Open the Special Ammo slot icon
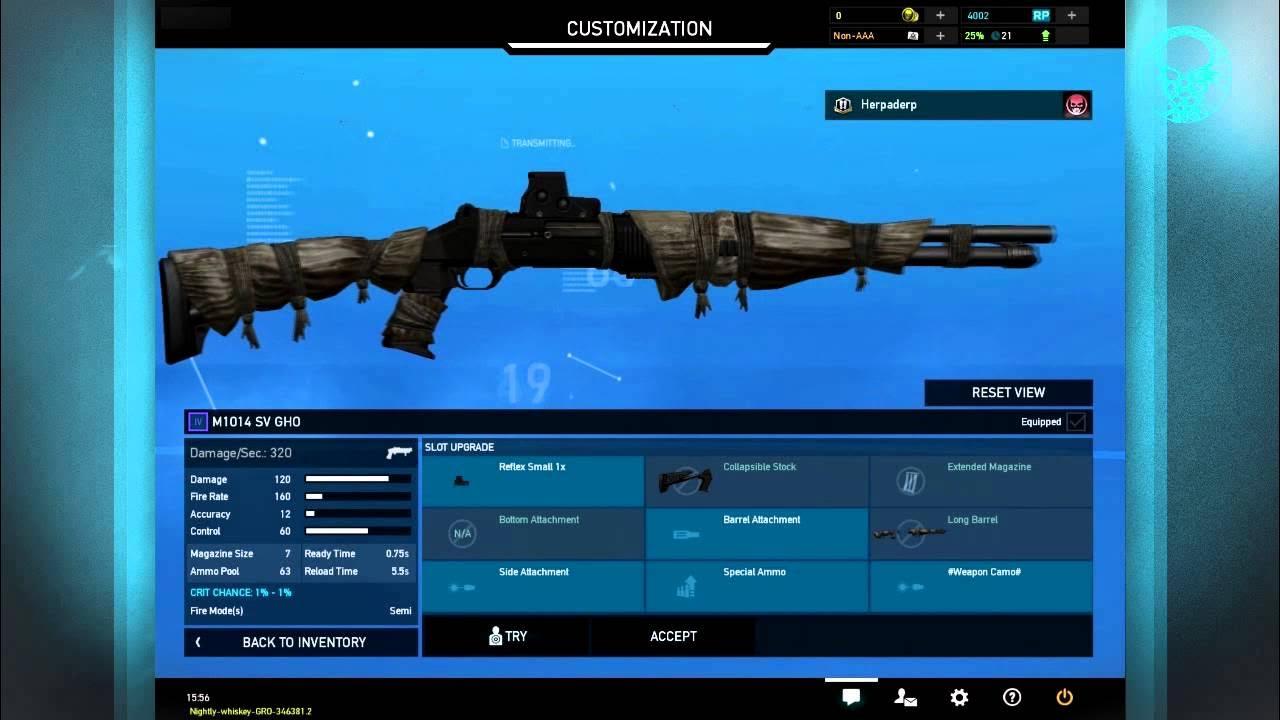This screenshot has height=720, width=1280. pyautogui.click(x=687, y=586)
